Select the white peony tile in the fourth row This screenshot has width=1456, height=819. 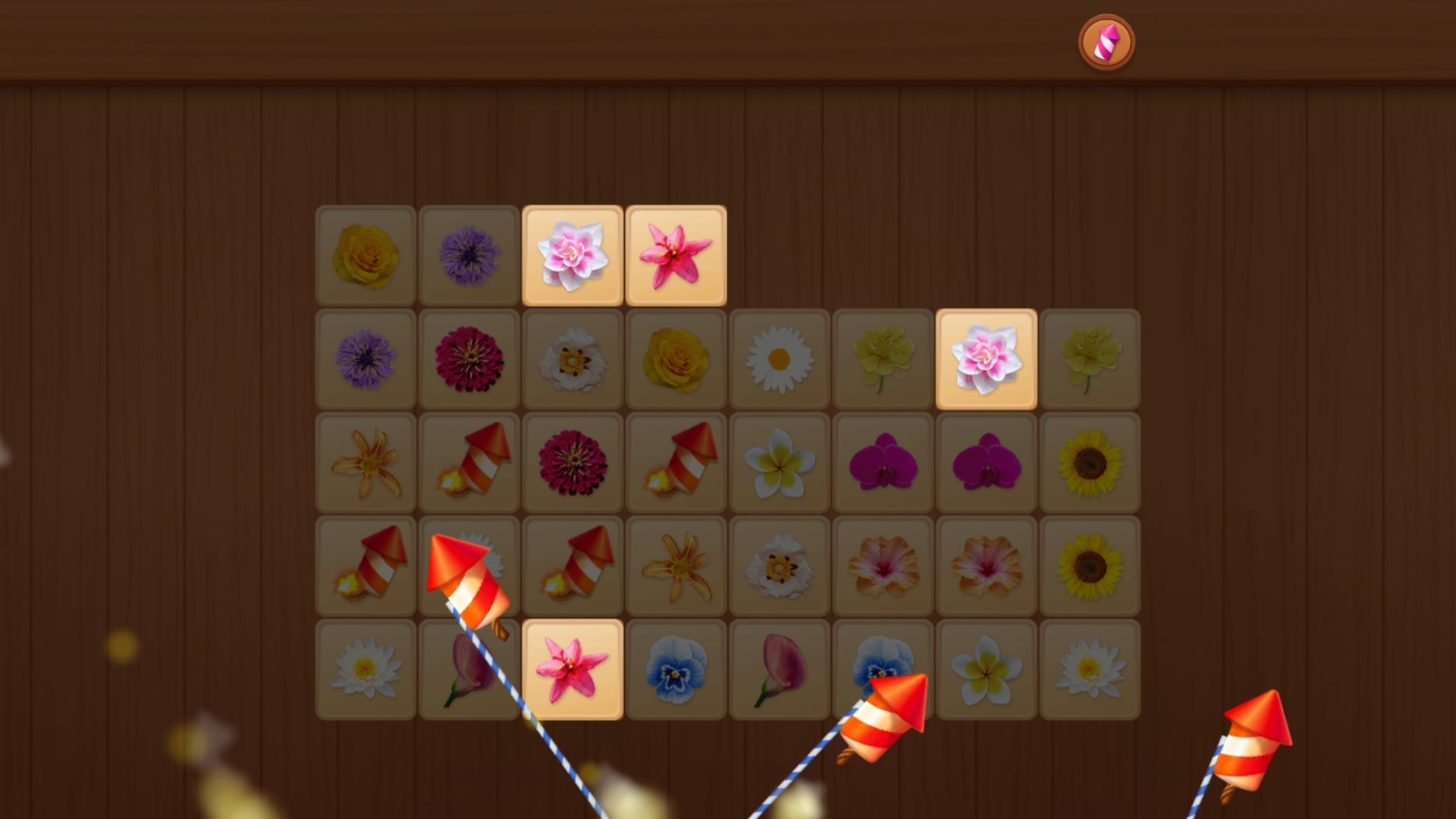779,565
